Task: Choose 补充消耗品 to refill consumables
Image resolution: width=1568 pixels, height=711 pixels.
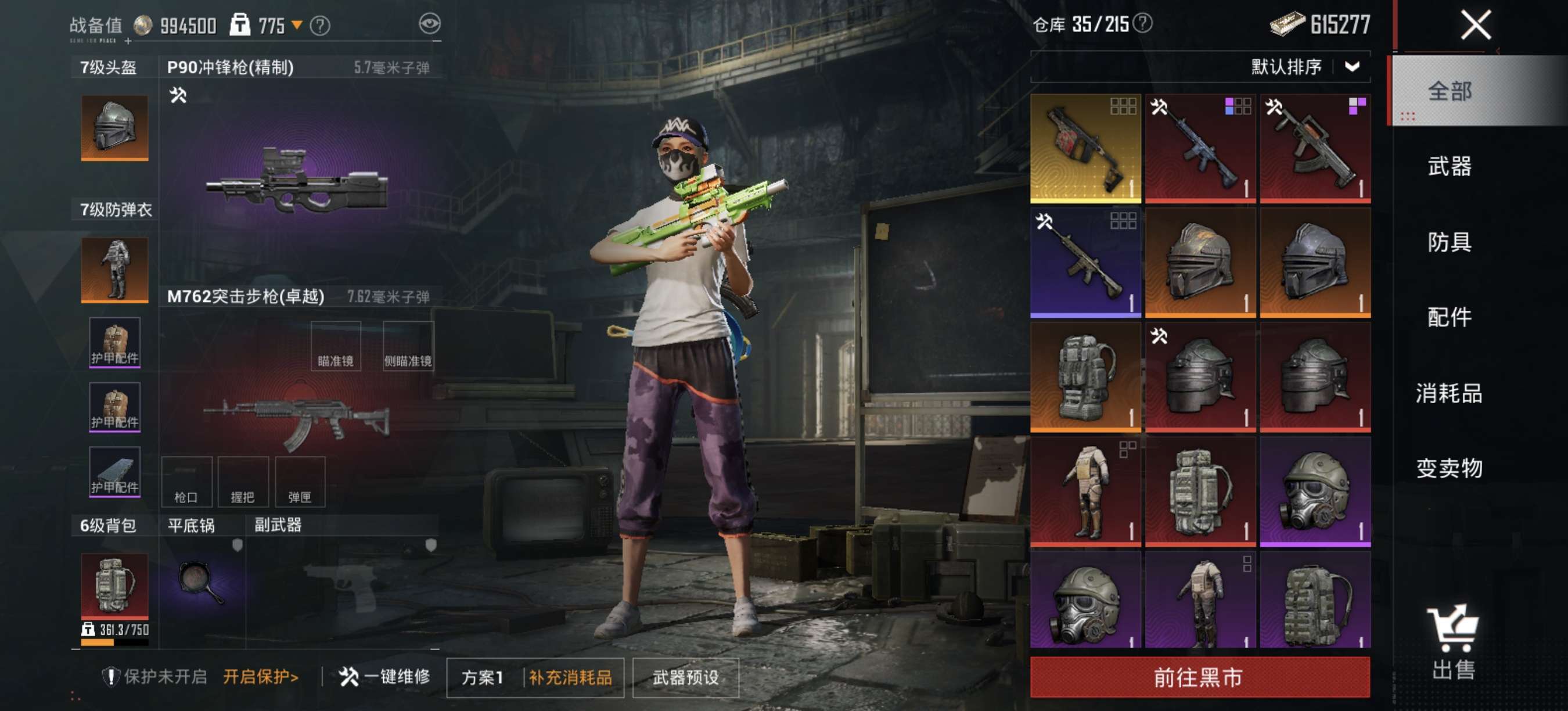Action: point(570,677)
